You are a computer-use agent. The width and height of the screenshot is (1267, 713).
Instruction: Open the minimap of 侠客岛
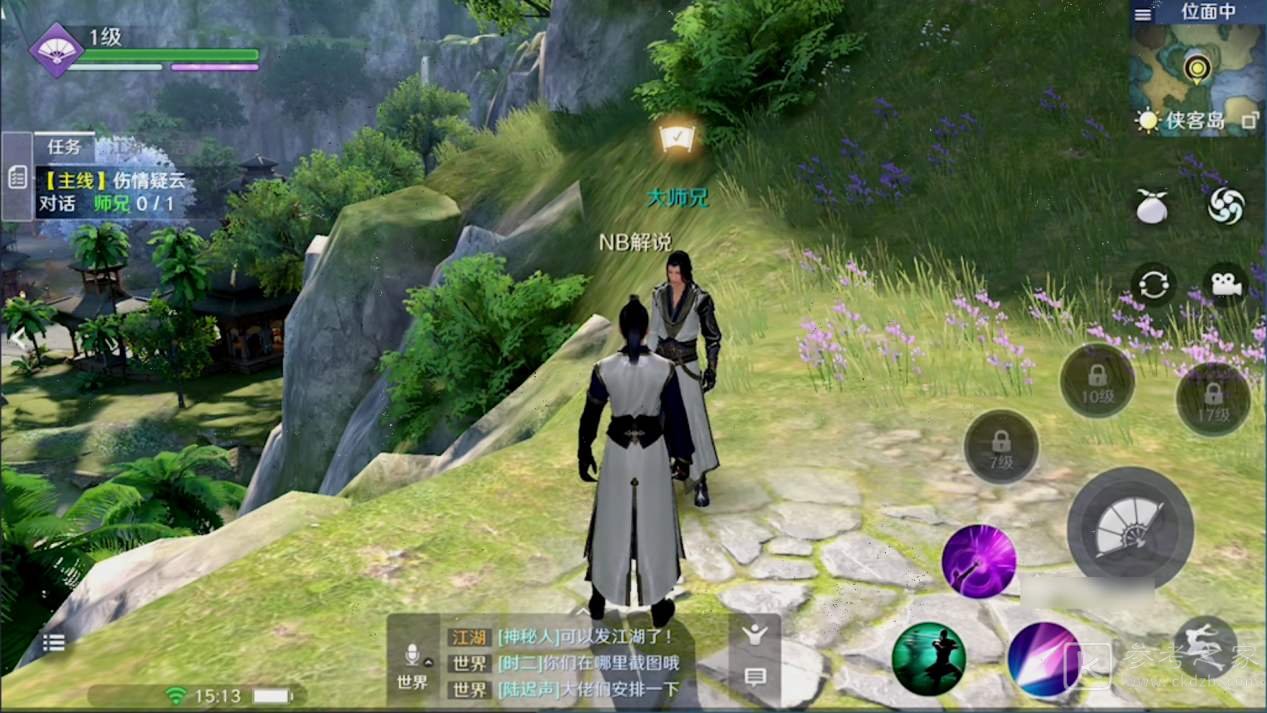[x=1197, y=68]
